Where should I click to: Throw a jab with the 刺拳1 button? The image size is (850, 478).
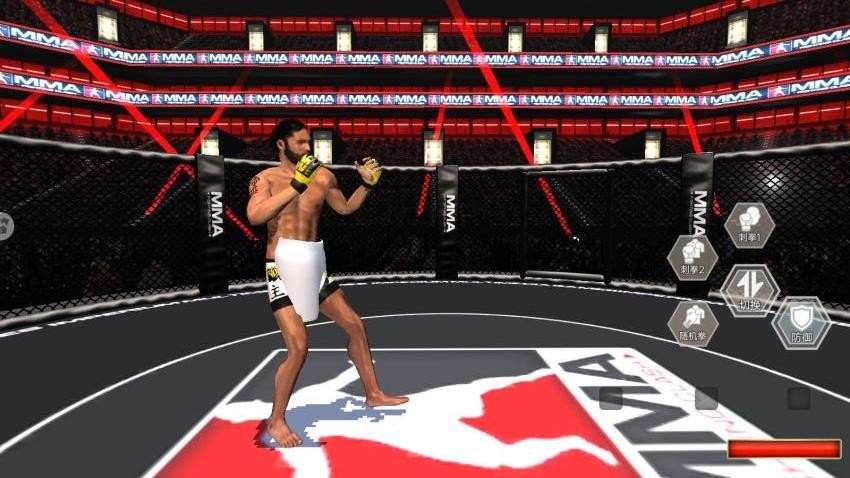(749, 224)
